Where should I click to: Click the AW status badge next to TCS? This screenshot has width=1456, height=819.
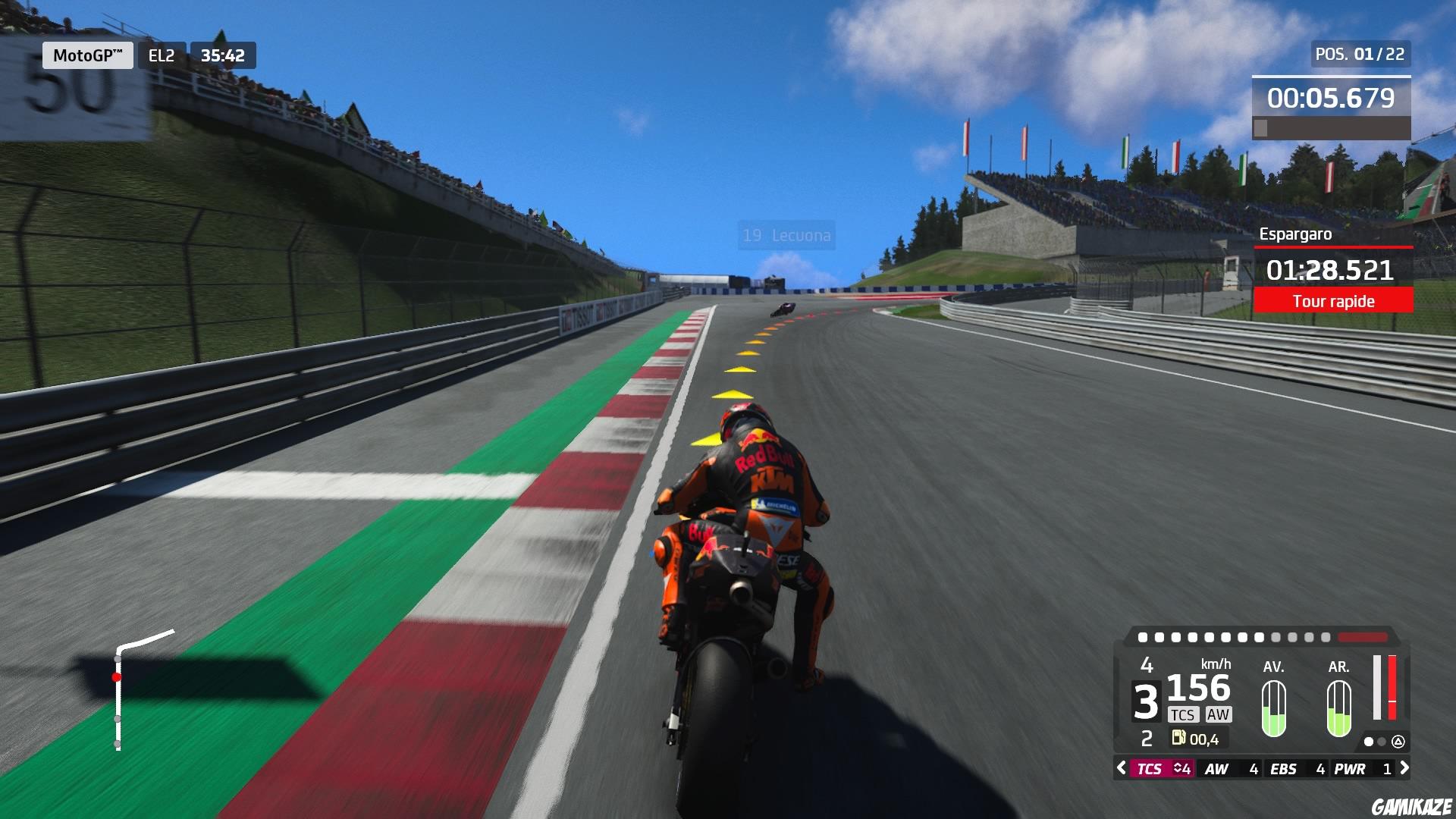pyautogui.click(x=1218, y=714)
